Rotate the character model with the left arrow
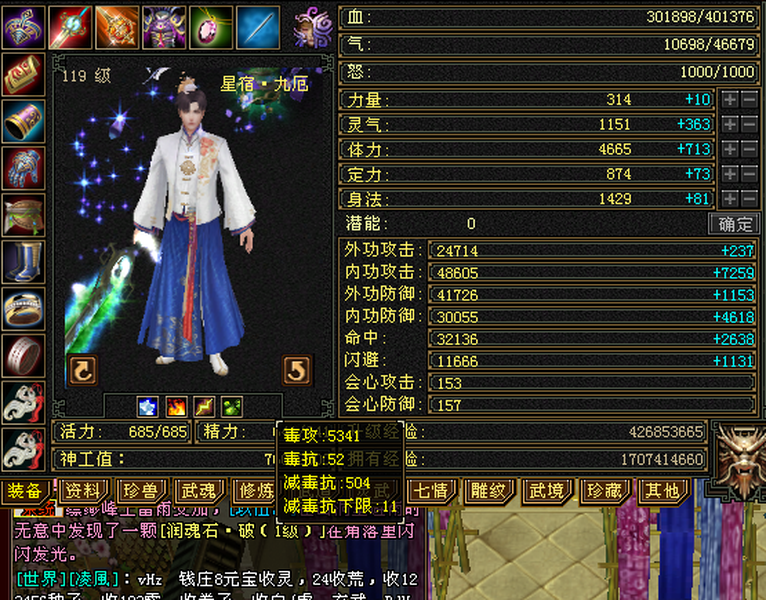 [82, 370]
